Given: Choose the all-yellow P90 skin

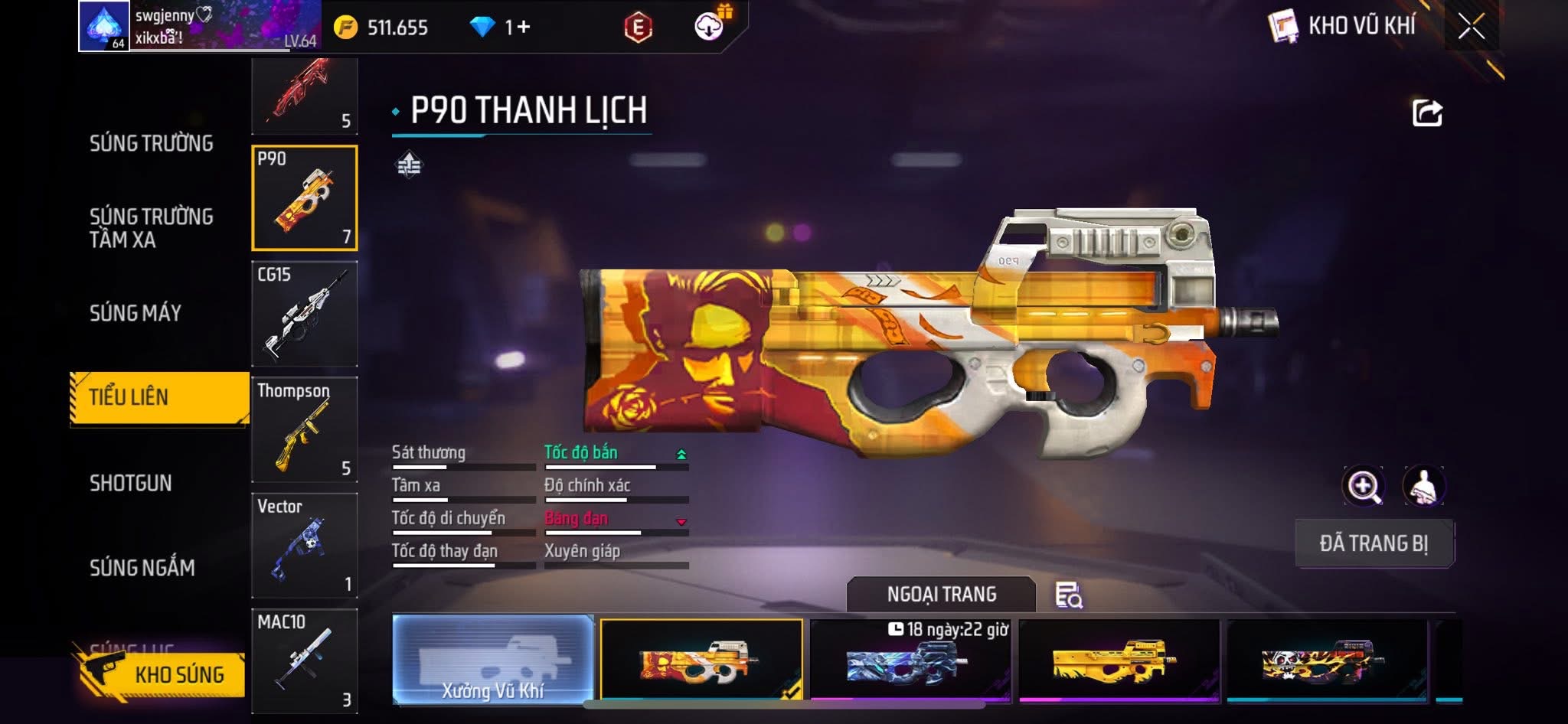Looking at the screenshot, I should [x=1119, y=661].
